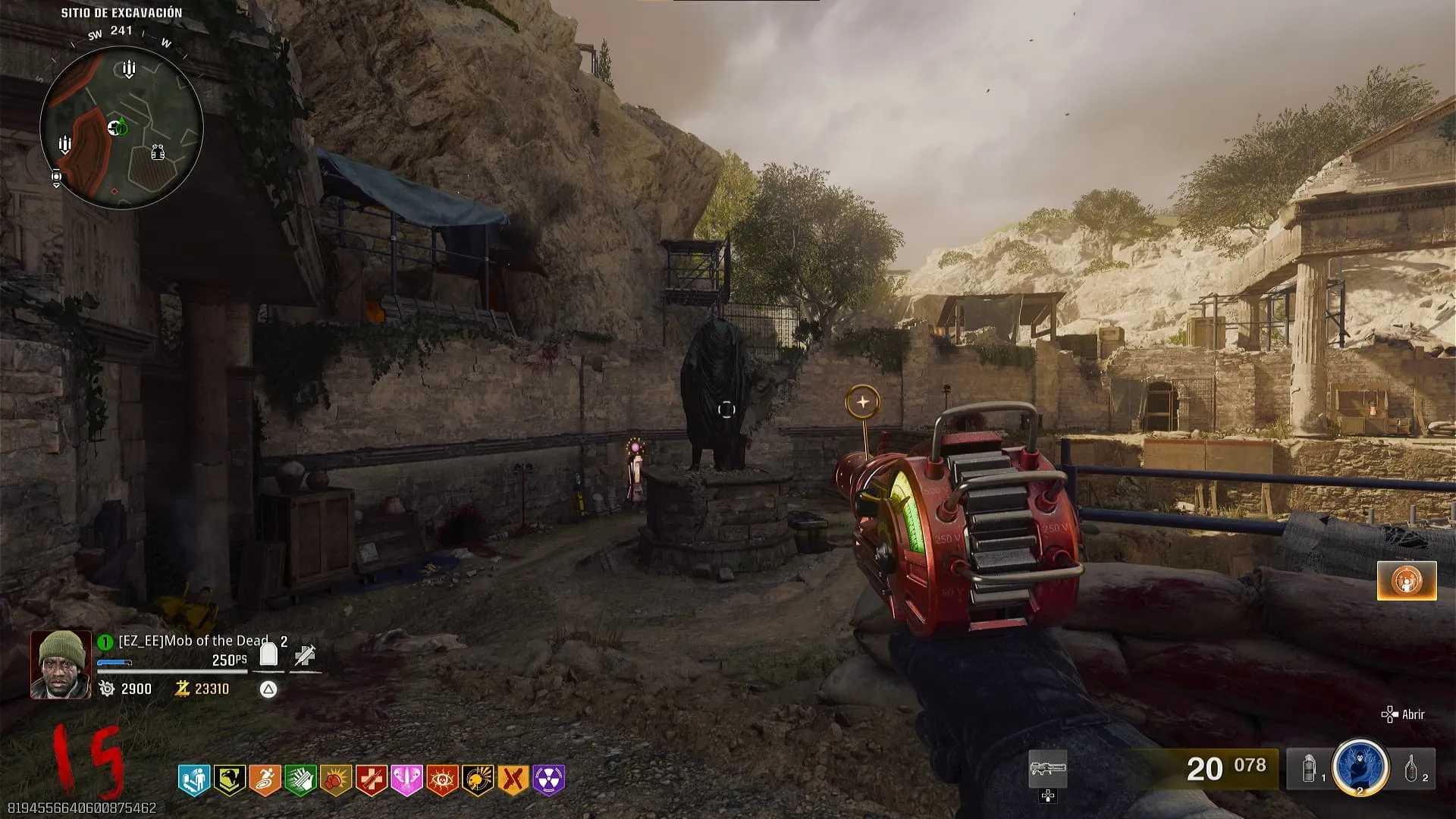This screenshot has height=819, width=1456.
Task: Click the orange Stamin-Up runner perk
Action: pos(265,780)
